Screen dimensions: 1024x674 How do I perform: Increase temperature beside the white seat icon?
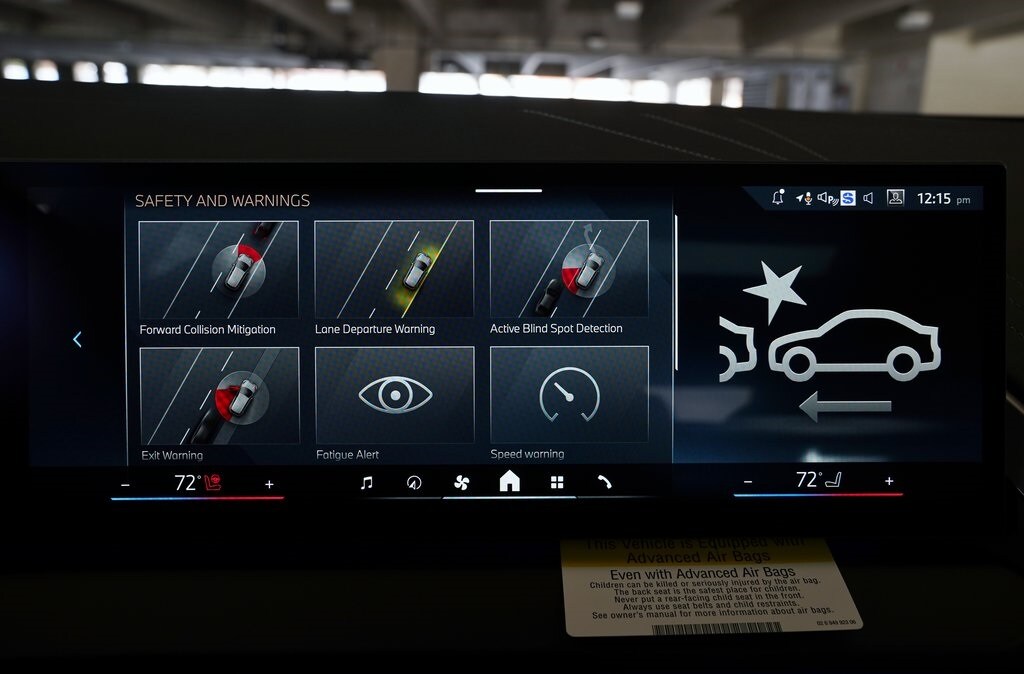(x=889, y=481)
